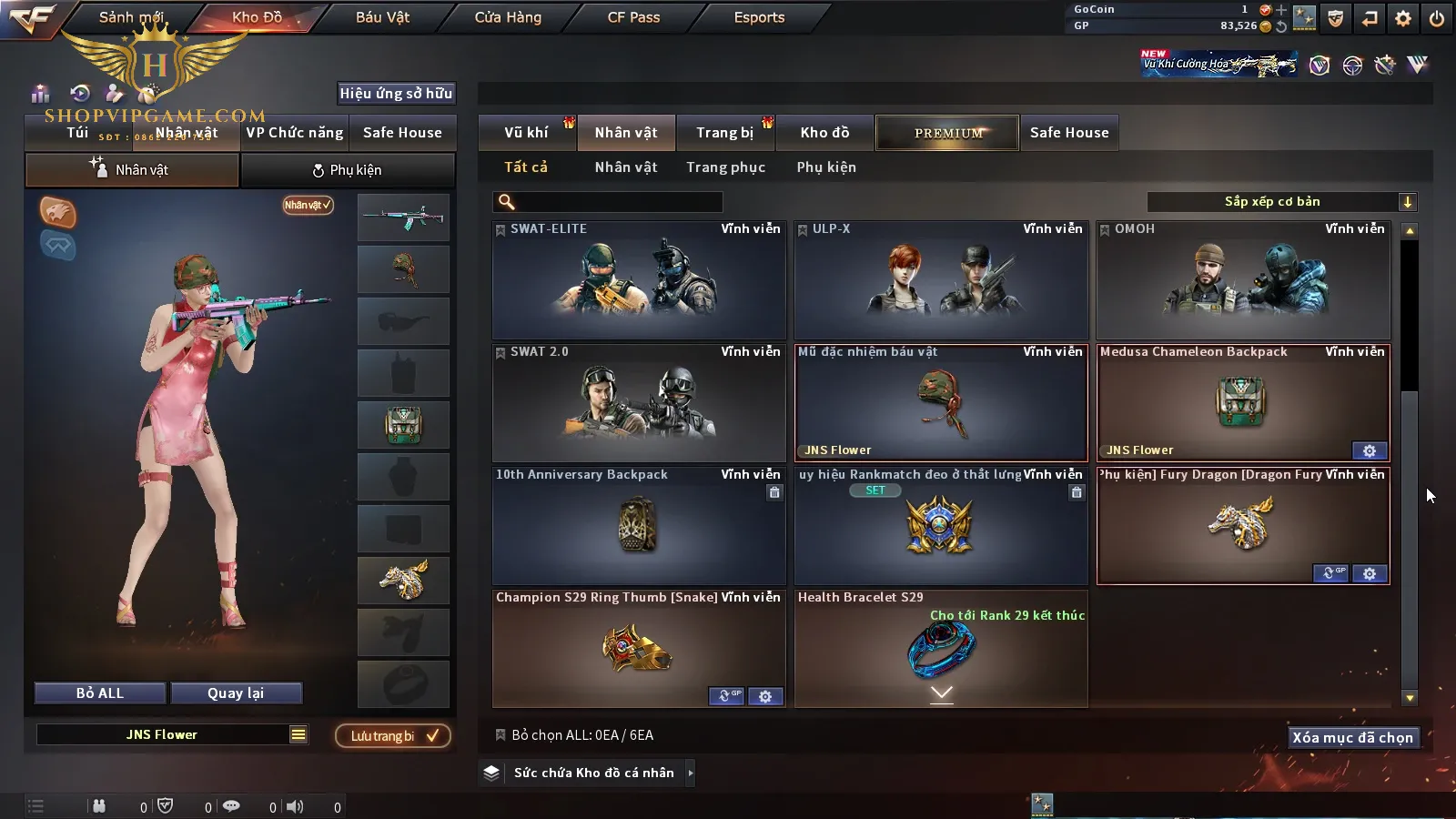The width and height of the screenshot is (1456, 819).
Task: Save loadout with Lưu trang bị
Action: [x=393, y=736]
